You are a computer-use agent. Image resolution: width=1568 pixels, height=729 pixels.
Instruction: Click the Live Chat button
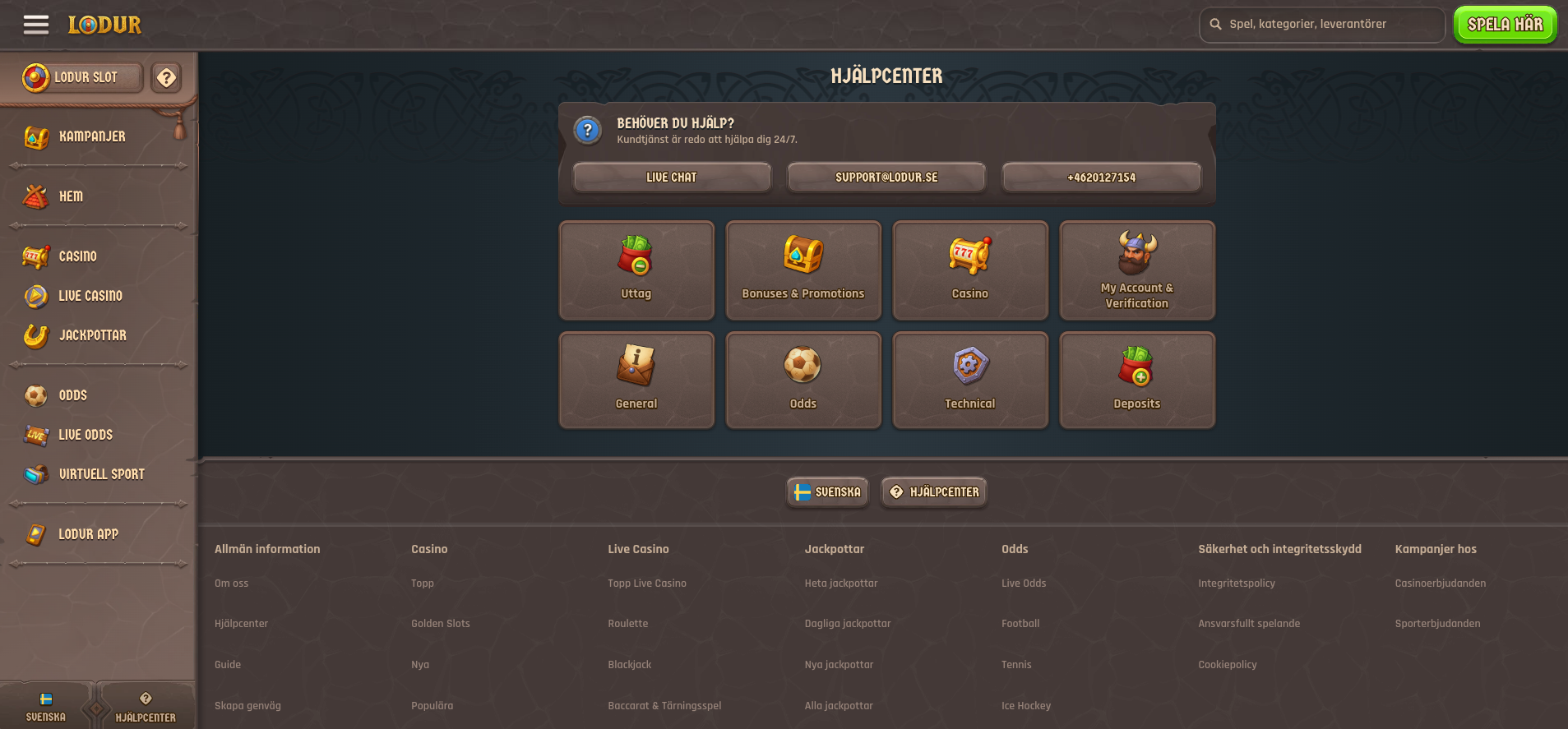click(x=671, y=177)
